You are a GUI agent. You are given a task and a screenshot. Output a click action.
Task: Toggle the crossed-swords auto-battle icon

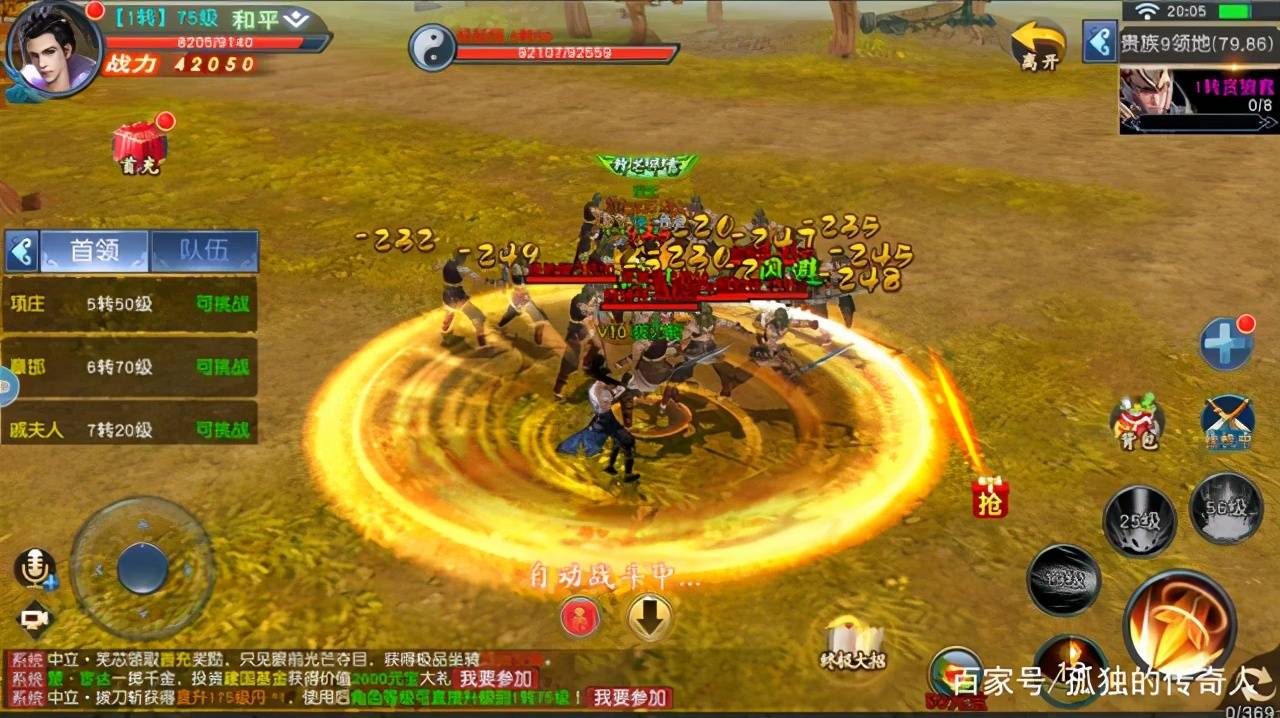click(x=1227, y=421)
